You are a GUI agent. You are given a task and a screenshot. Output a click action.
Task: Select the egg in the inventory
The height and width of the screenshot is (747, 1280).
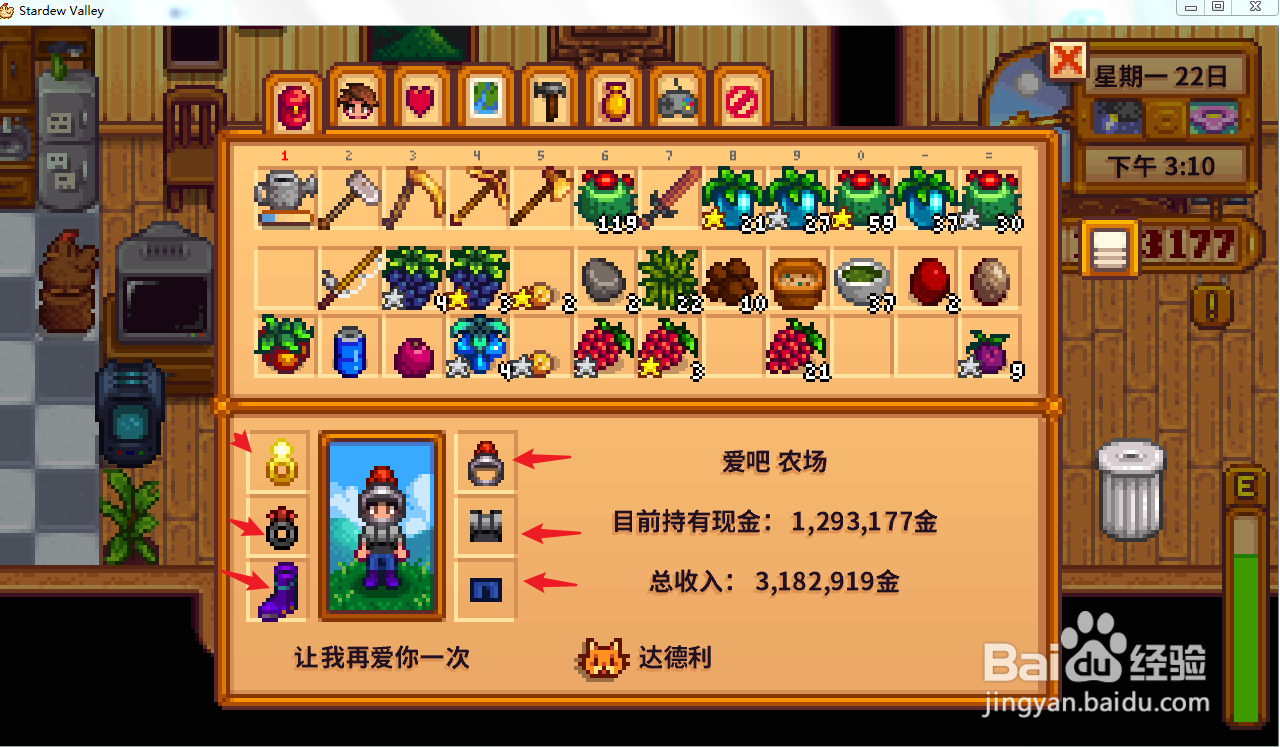click(990, 280)
